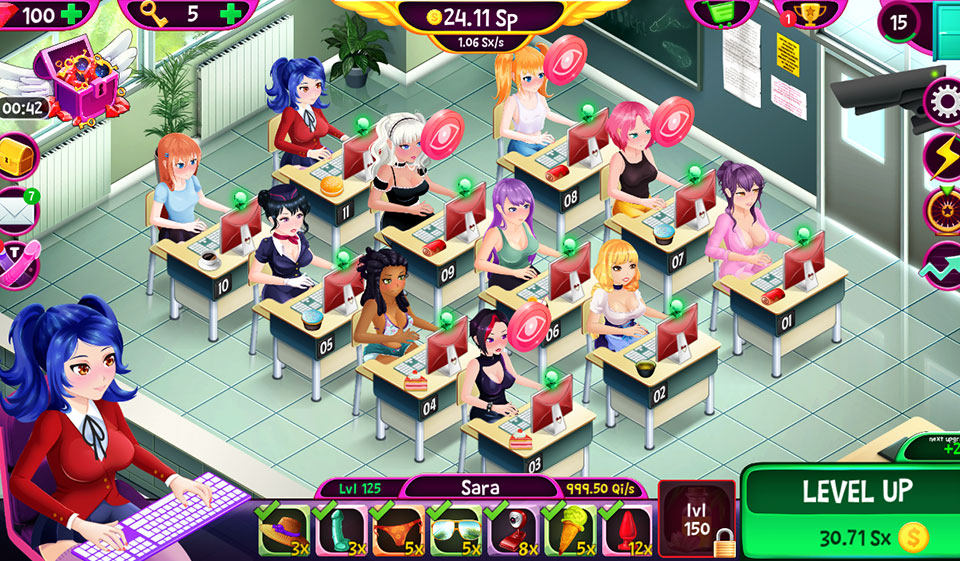The width and height of the screenshot is (960, 561).
Task: Activate the lightning bolt boost
Action: [x=942, y=155]
